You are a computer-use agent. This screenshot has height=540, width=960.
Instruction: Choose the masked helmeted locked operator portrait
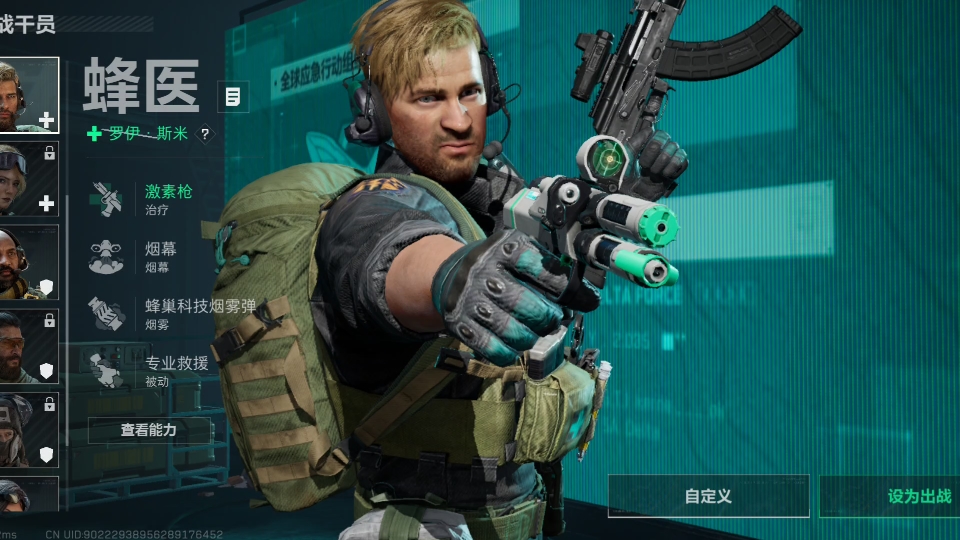tap(28, 429)
